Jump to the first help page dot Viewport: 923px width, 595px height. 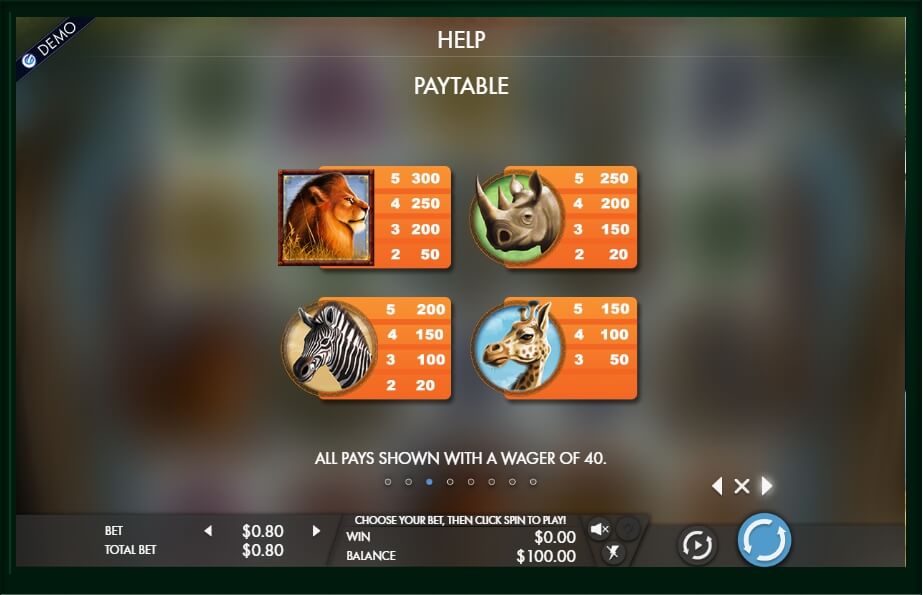(x=388, y=482)
